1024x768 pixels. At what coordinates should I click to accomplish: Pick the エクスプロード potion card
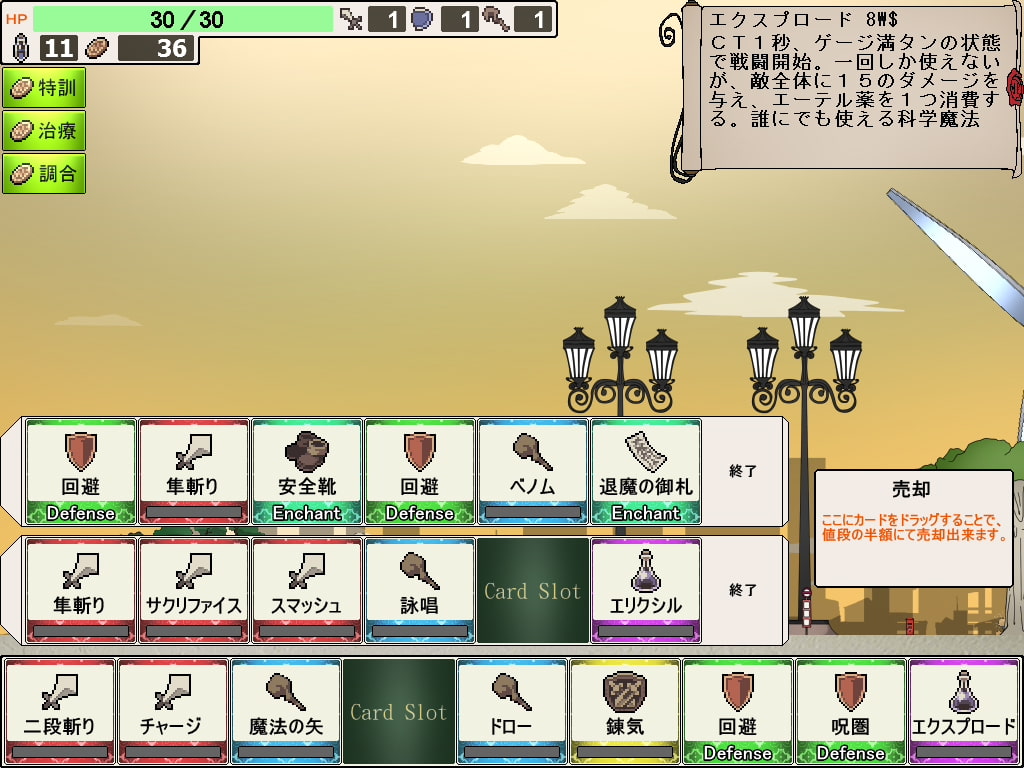pos(964,711)
